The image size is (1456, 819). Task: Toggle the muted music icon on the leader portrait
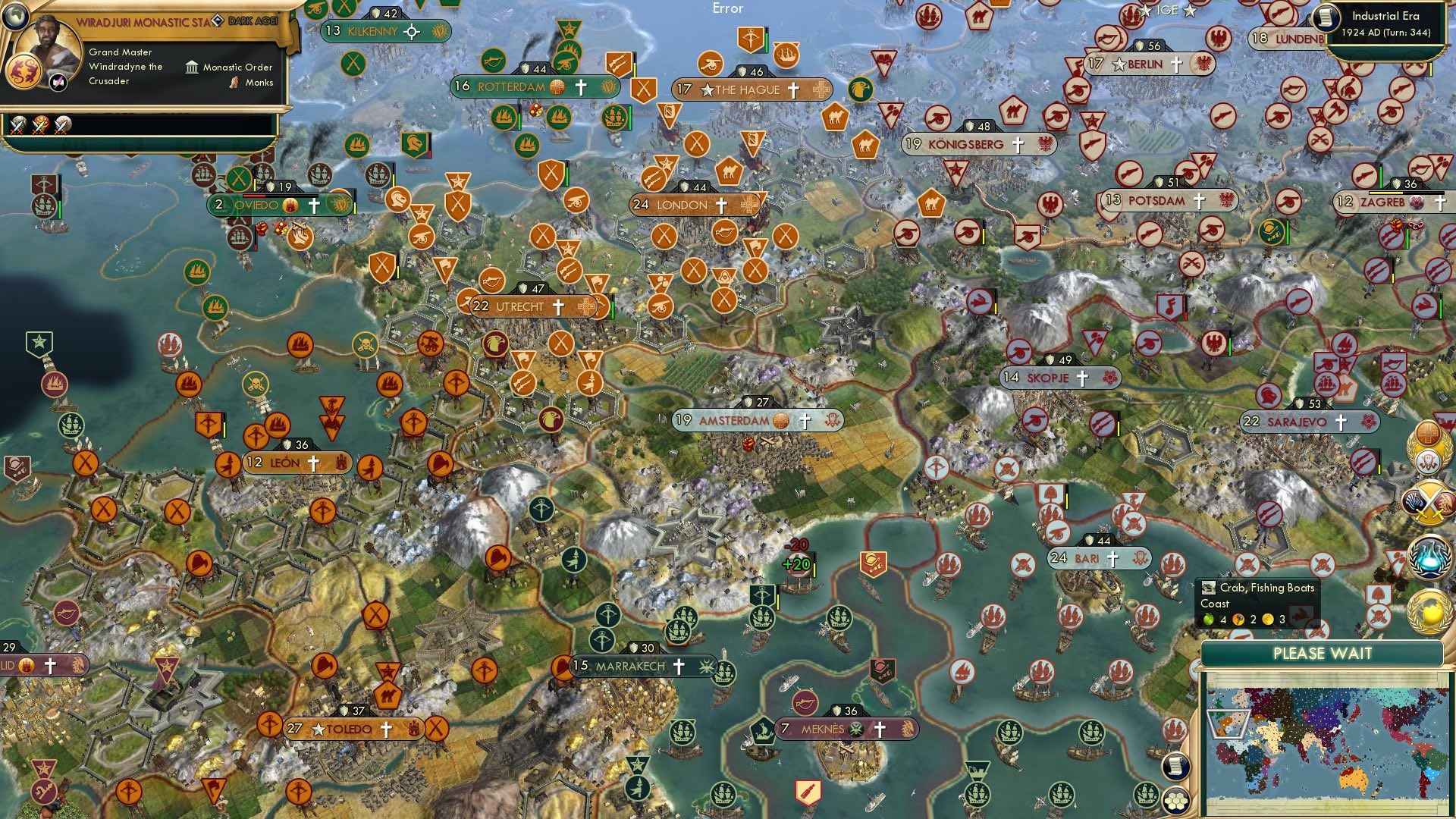(x=57, y=81)
